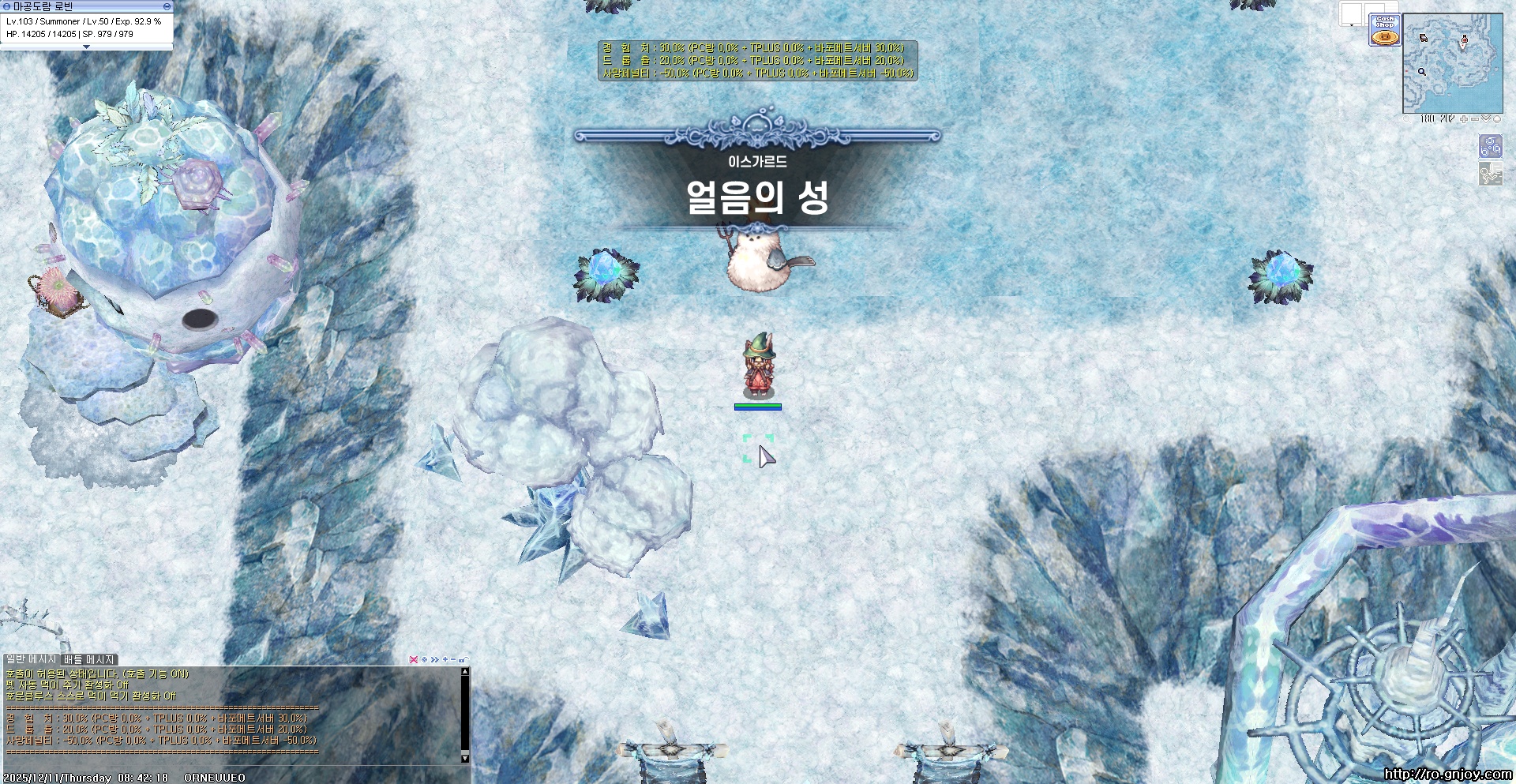Zoom out the minimap with its minus icon
Viewport: 1516px width, 784px height.
point(1475,121)
